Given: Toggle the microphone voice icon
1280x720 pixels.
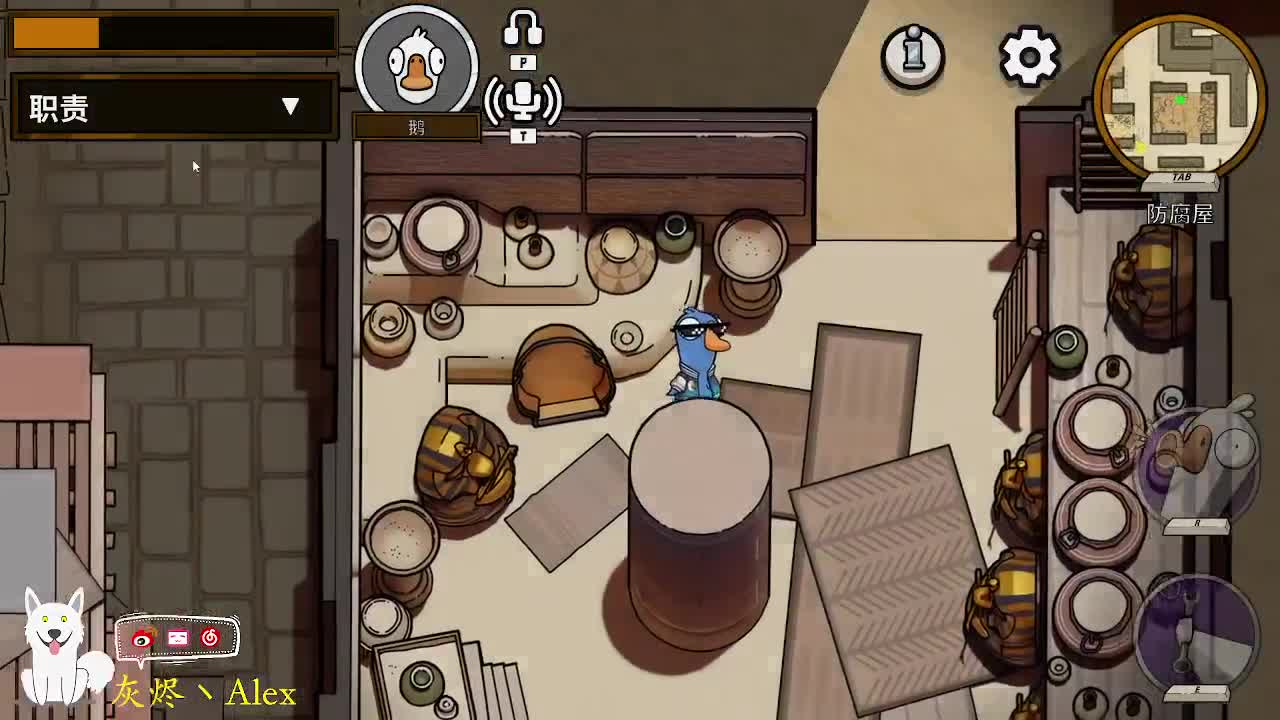Looking at the screenshot, I should point(523,100).
